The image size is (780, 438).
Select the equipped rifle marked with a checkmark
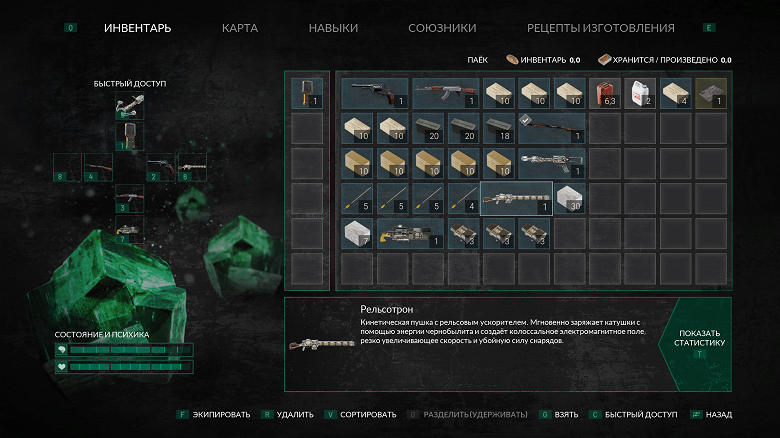point(550,128)
